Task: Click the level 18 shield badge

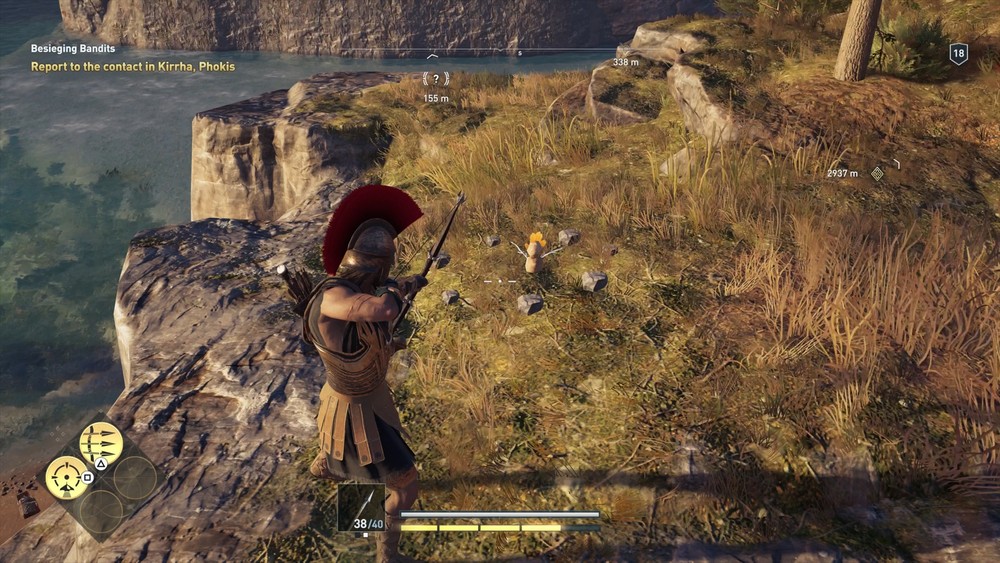Action: (x=958, y=55)
